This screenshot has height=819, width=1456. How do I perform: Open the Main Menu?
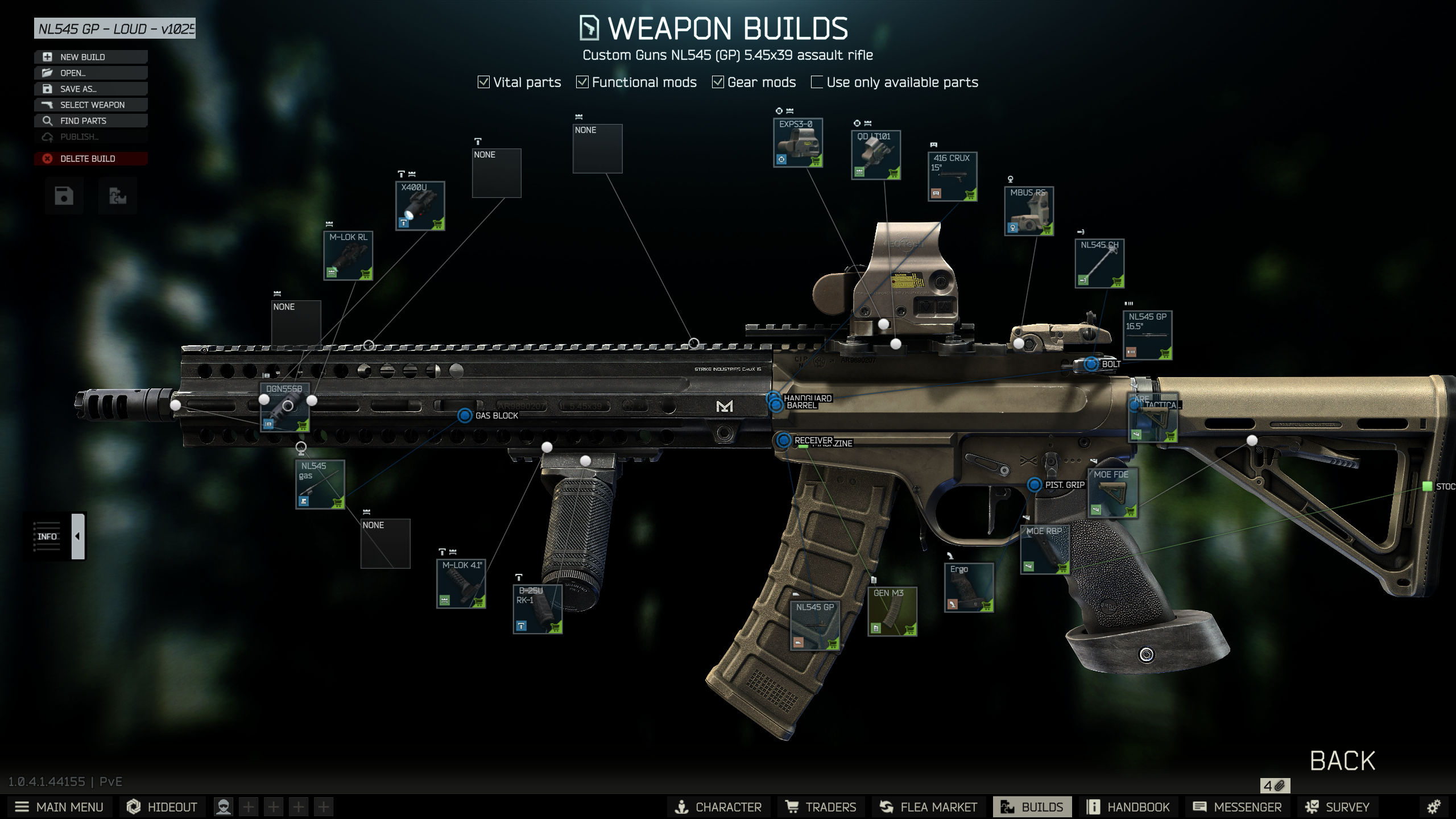59,807
